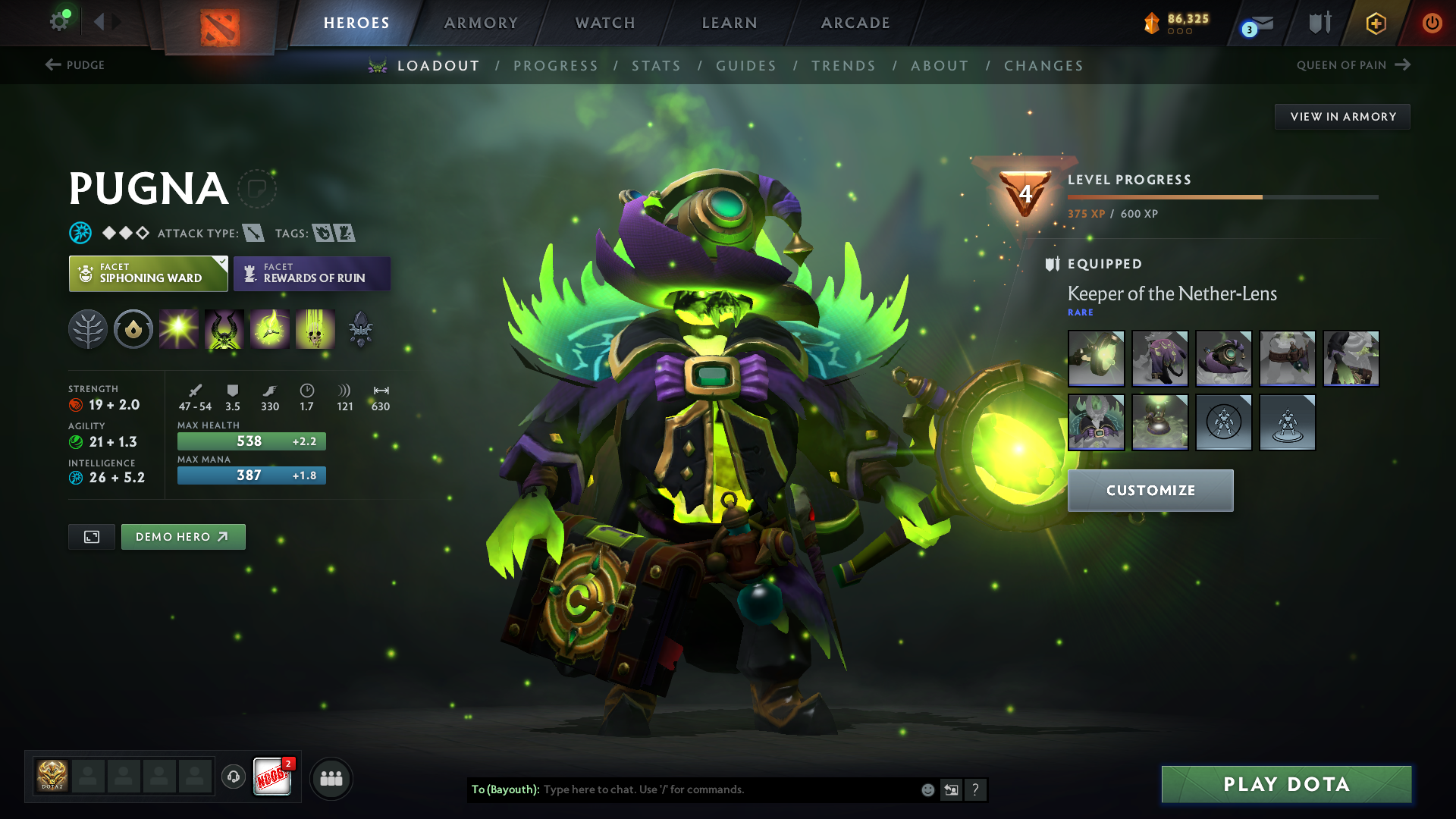Screen dimensions: 1456x819
Task: Switch to the Watch tab
Action: [x=605, y=23]
